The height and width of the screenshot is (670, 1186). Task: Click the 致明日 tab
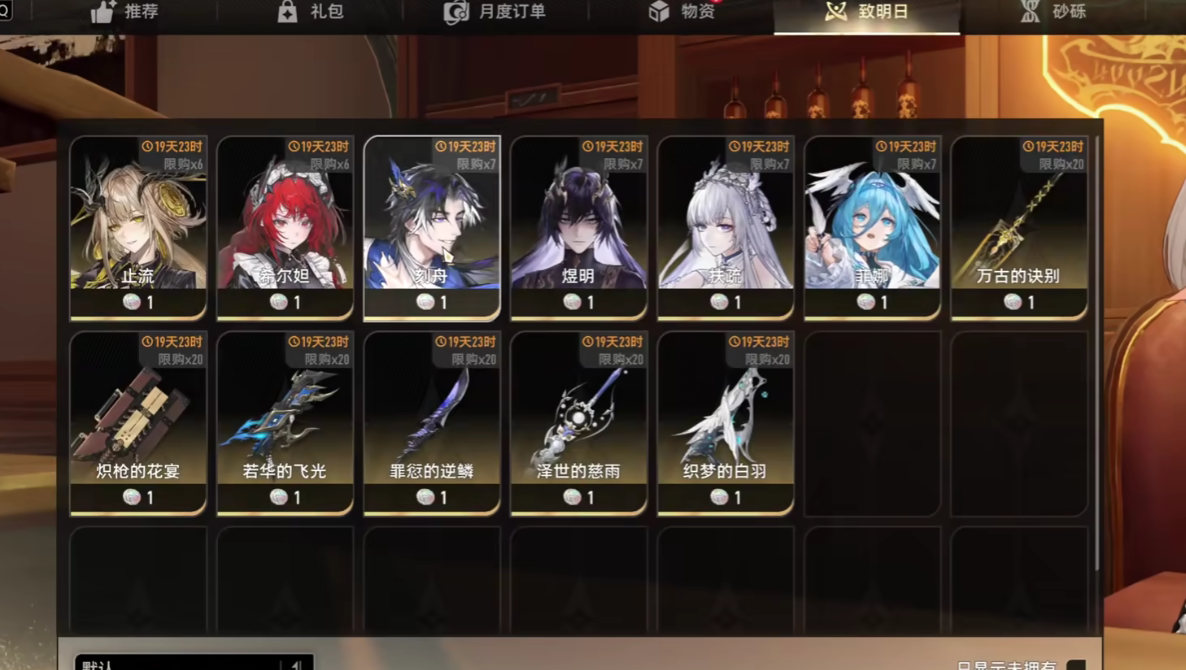867,13
